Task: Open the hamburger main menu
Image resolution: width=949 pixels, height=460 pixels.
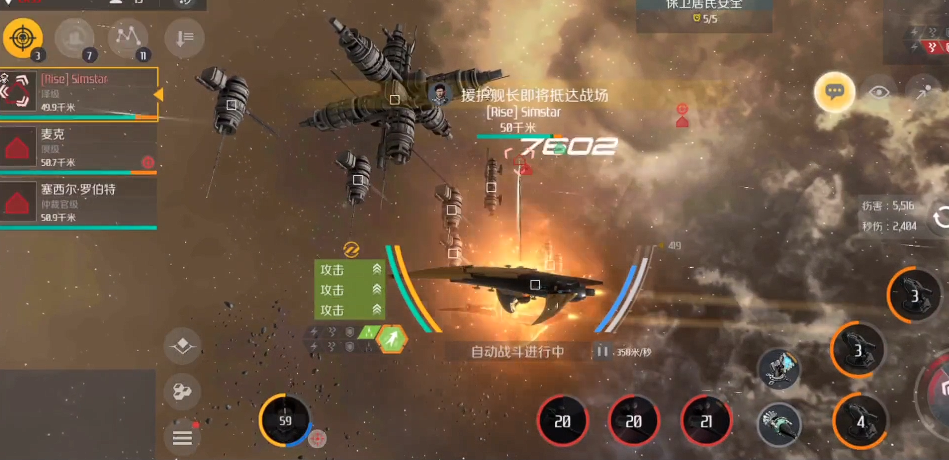Action: (x=182, y=437)
